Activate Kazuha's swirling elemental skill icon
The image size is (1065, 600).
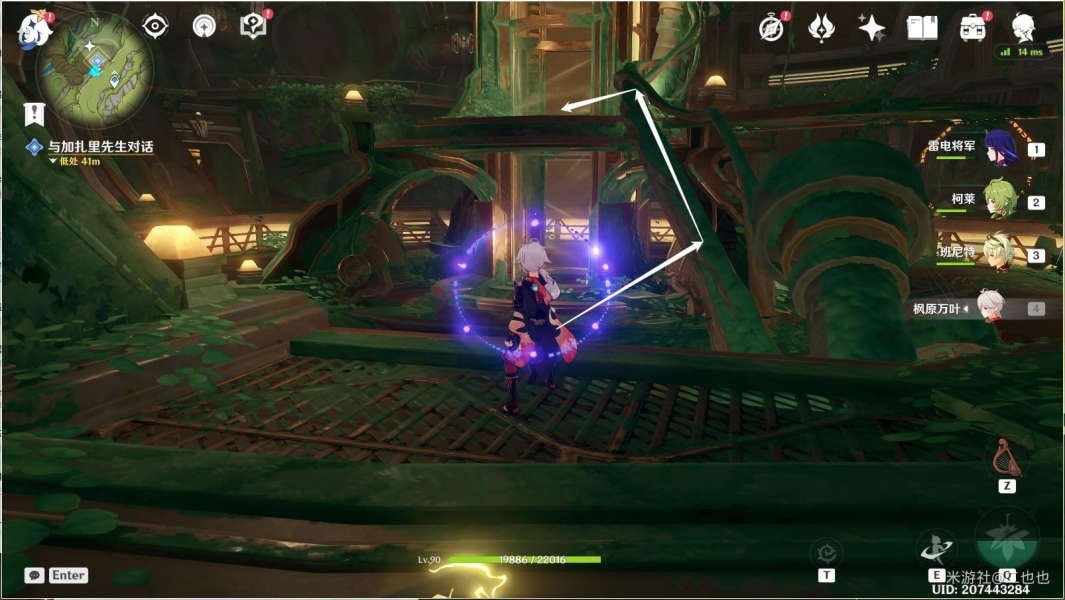[x=937, y=547]
